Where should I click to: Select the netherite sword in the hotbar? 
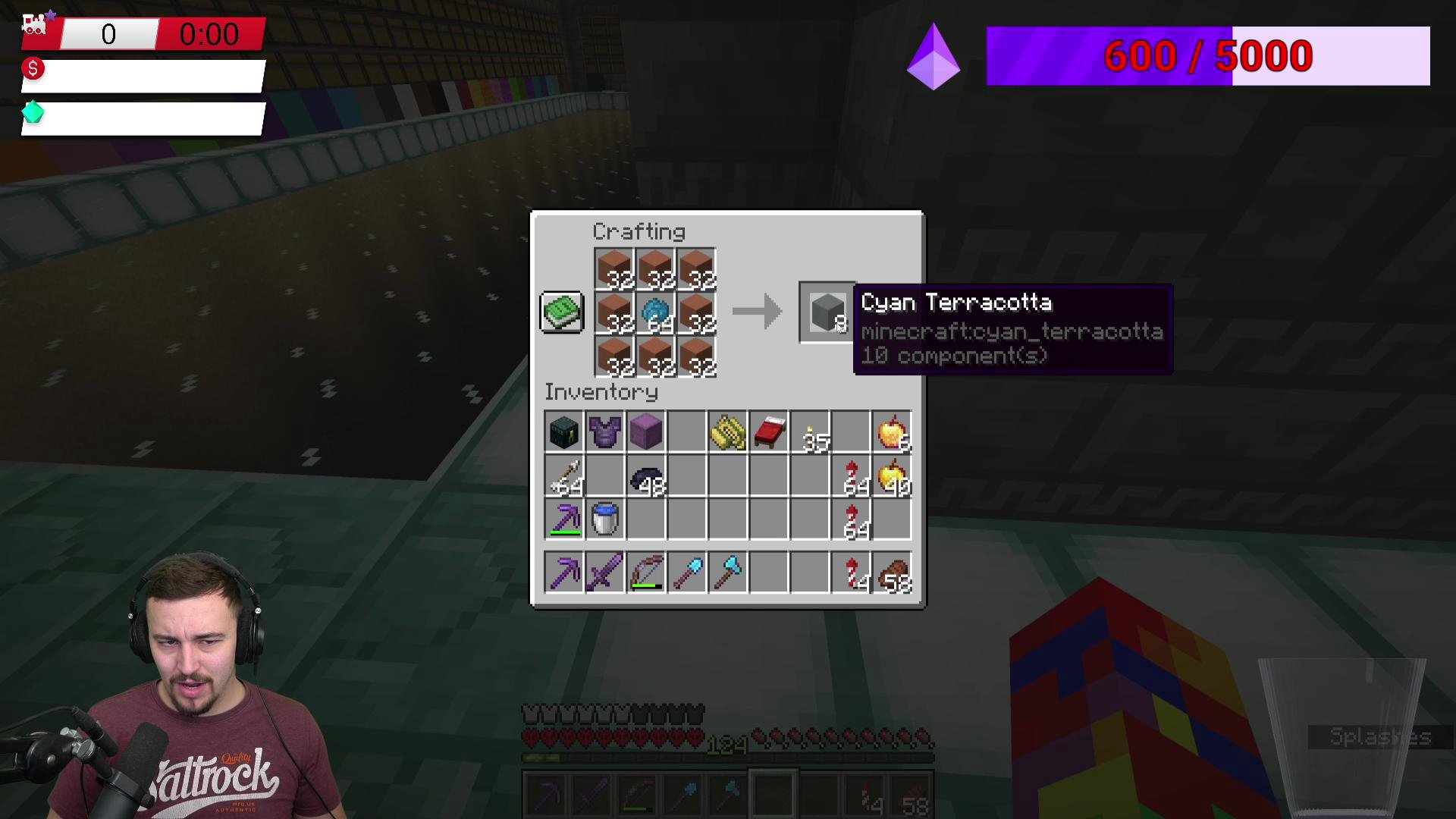604,571
